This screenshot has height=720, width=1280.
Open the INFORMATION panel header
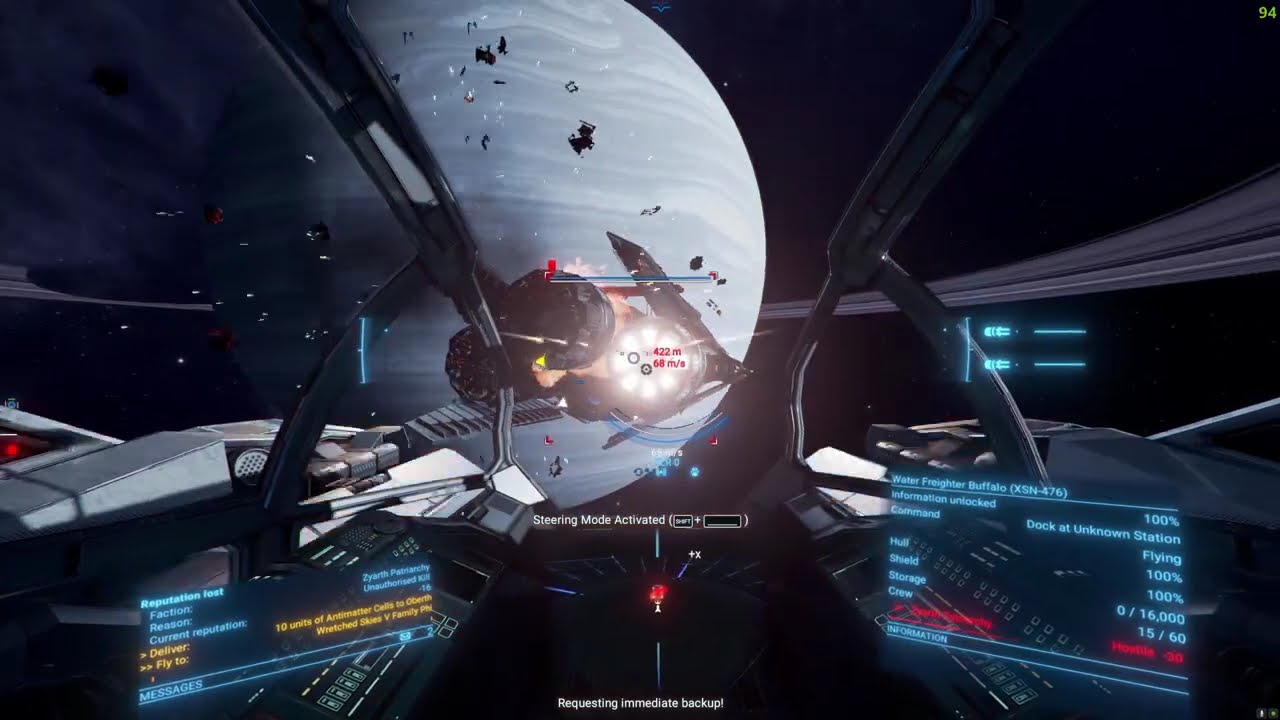(x=917, y=636)
